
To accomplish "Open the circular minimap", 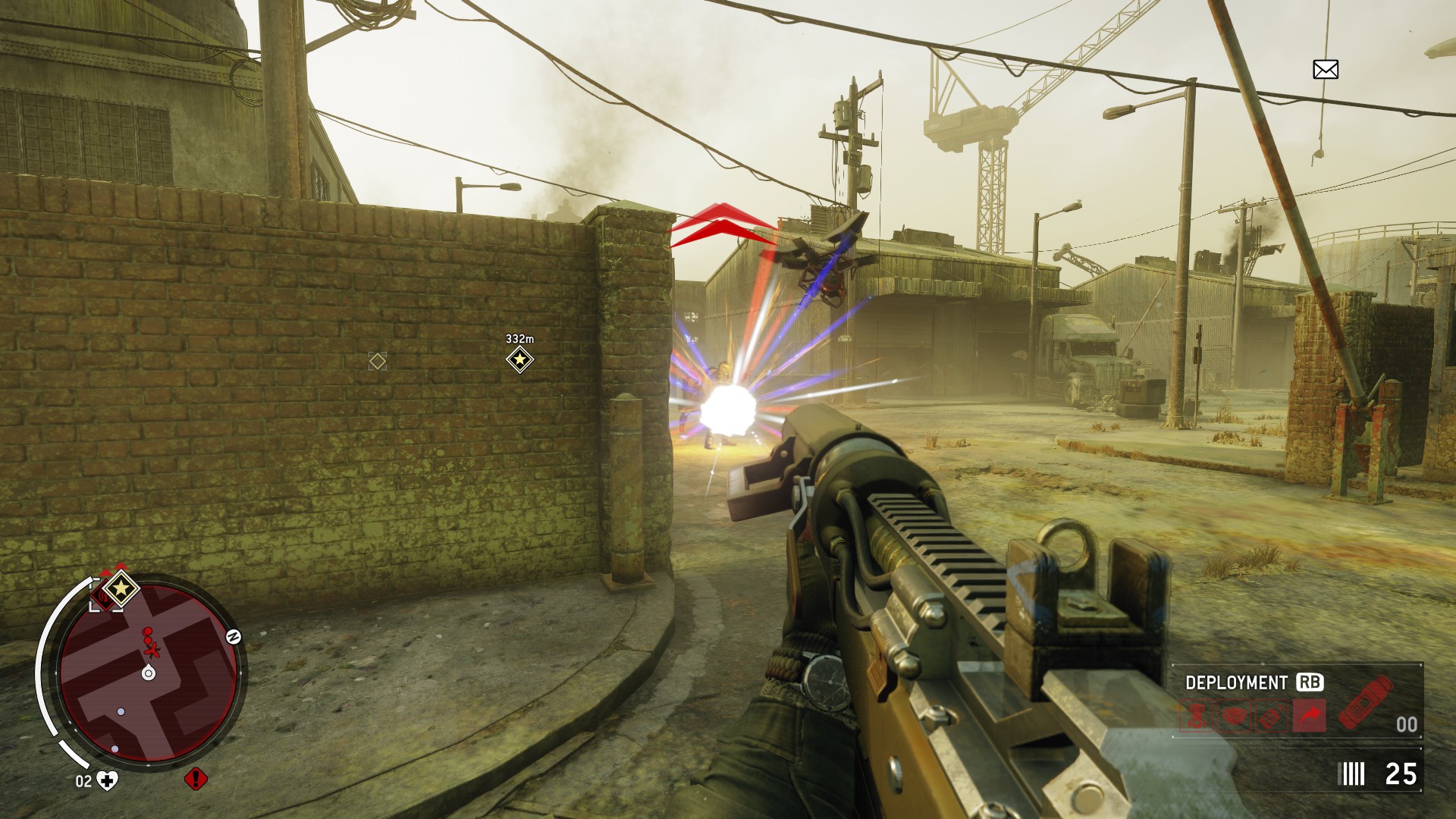I will (149, 672).
